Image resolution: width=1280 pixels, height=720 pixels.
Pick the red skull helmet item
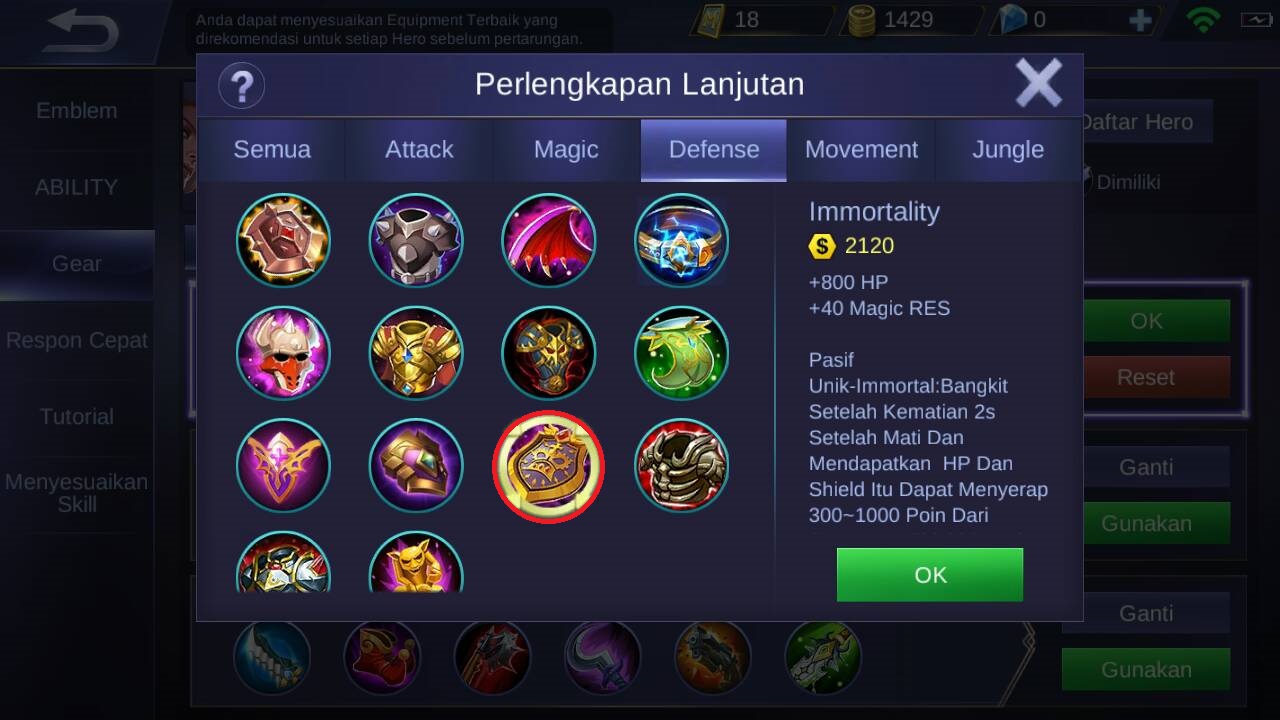click(283, 353)
